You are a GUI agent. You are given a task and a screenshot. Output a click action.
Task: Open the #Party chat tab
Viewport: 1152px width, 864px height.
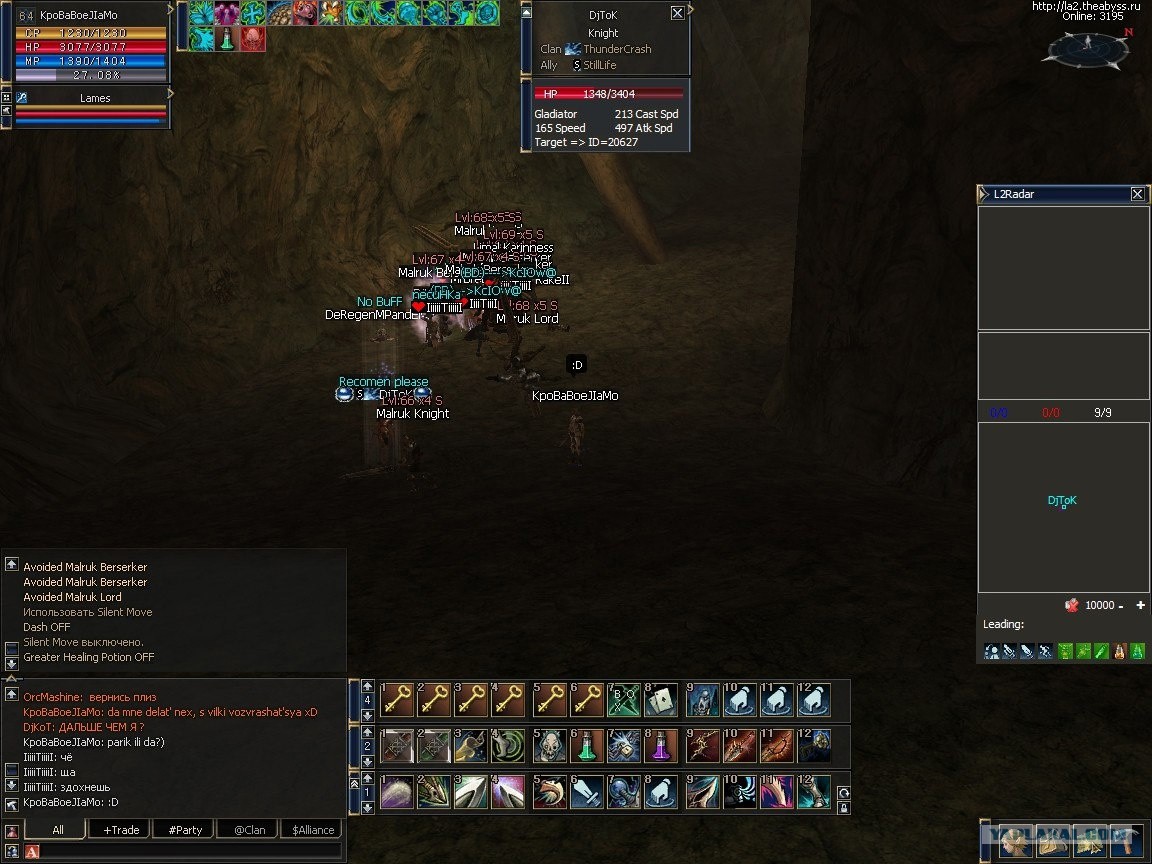click(x=185, y=830)
